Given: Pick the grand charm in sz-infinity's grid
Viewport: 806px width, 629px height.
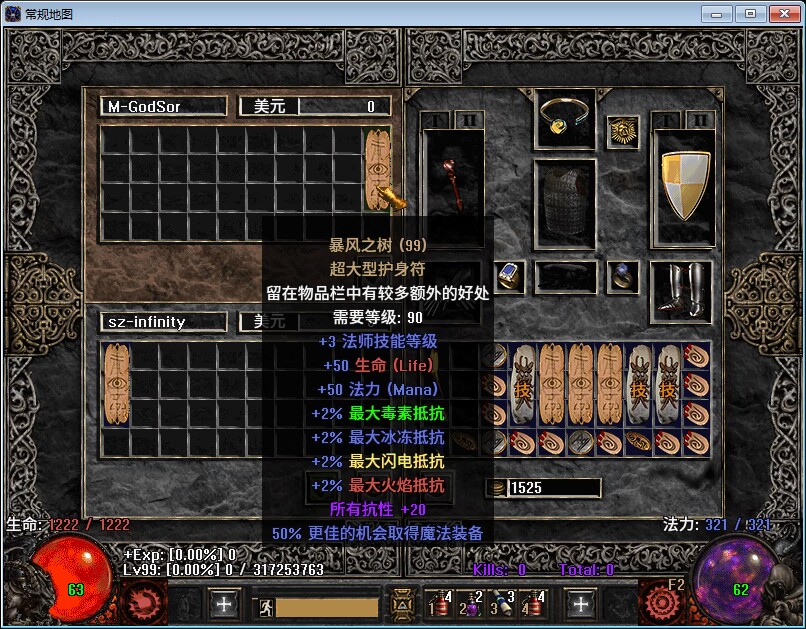Looking at the screenshot, I should (x=117, y=383).
